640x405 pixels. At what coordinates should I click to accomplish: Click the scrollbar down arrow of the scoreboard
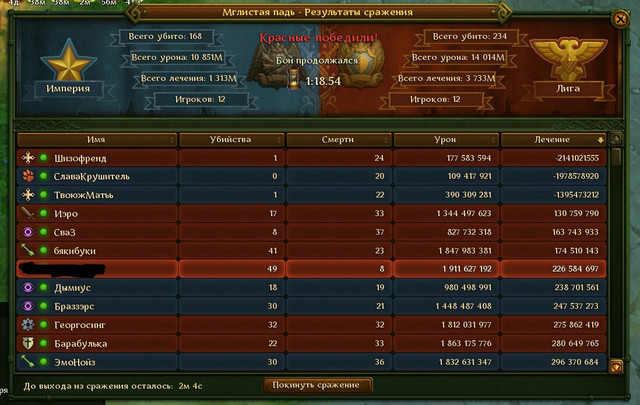[617, 367]
